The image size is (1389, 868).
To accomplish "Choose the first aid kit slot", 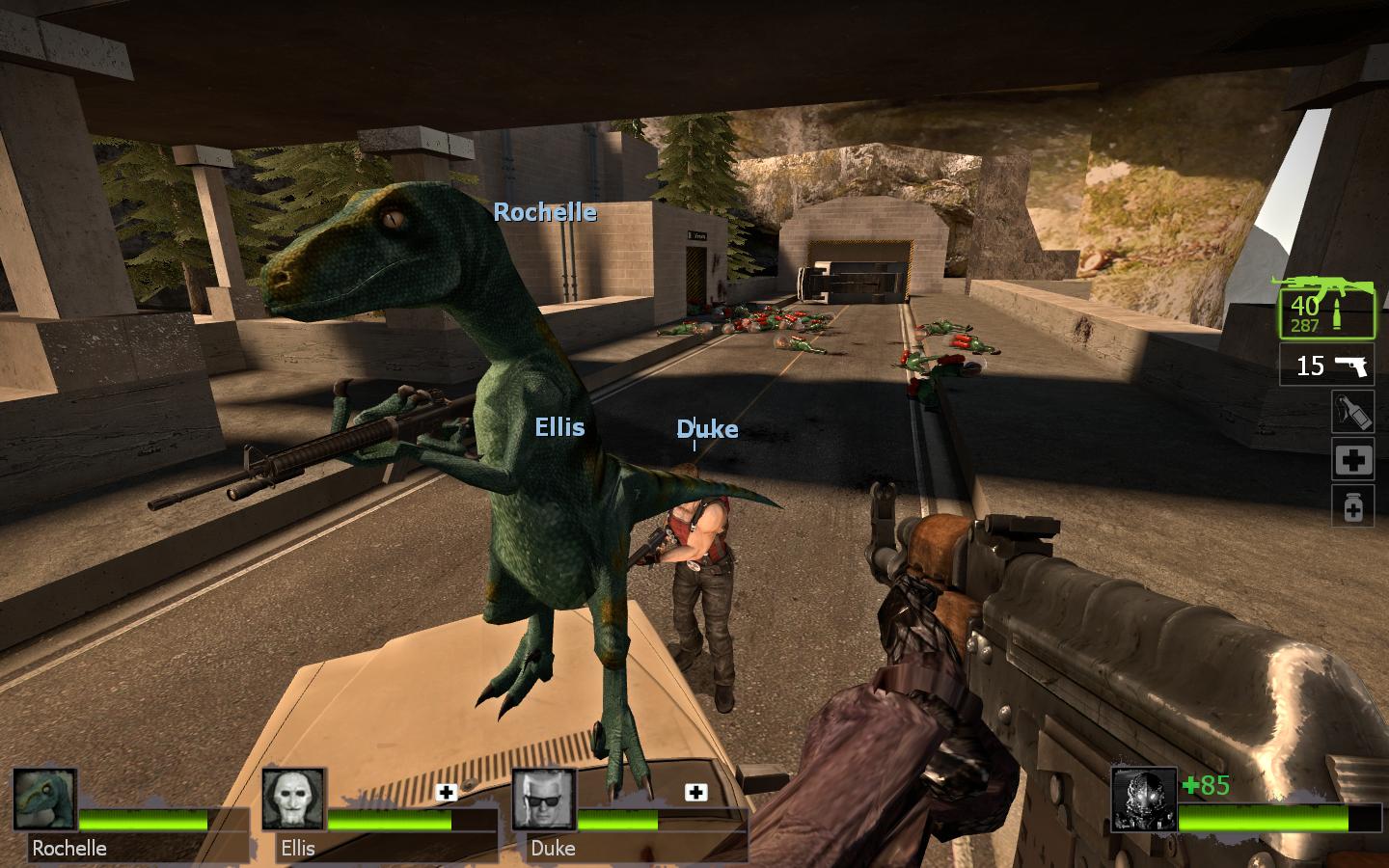I will (x=1352, y=460).
